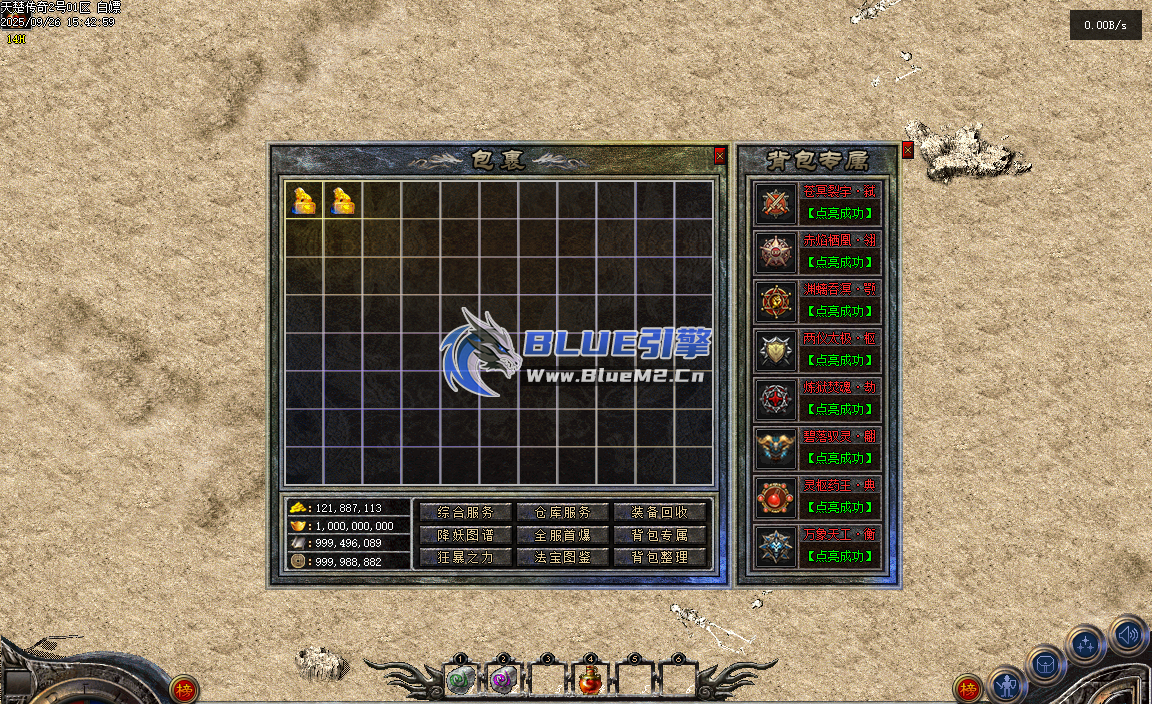
Task: Choose the 两仪太极·枢 shield entry
Action: click(x=776, y=351)
